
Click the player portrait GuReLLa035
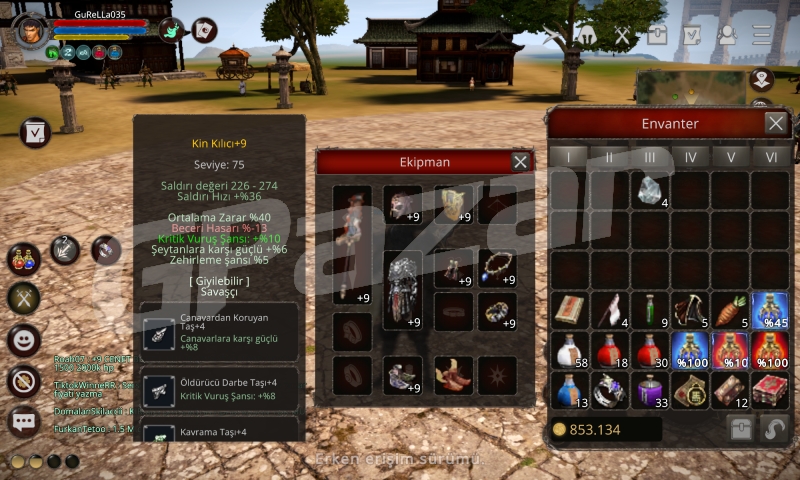tap(32, 28)
